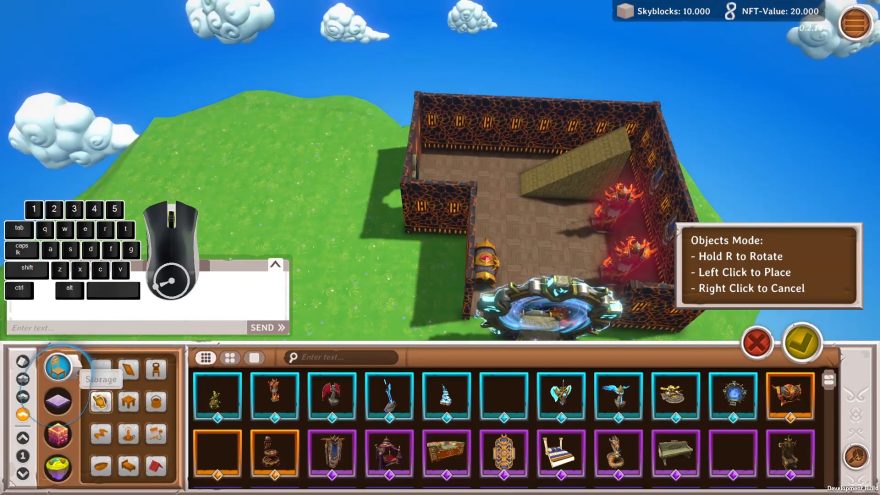Viewport: 880px width, 495px height.
Task: Select the bed furniture subcategory icon
Action: point(128,466)
